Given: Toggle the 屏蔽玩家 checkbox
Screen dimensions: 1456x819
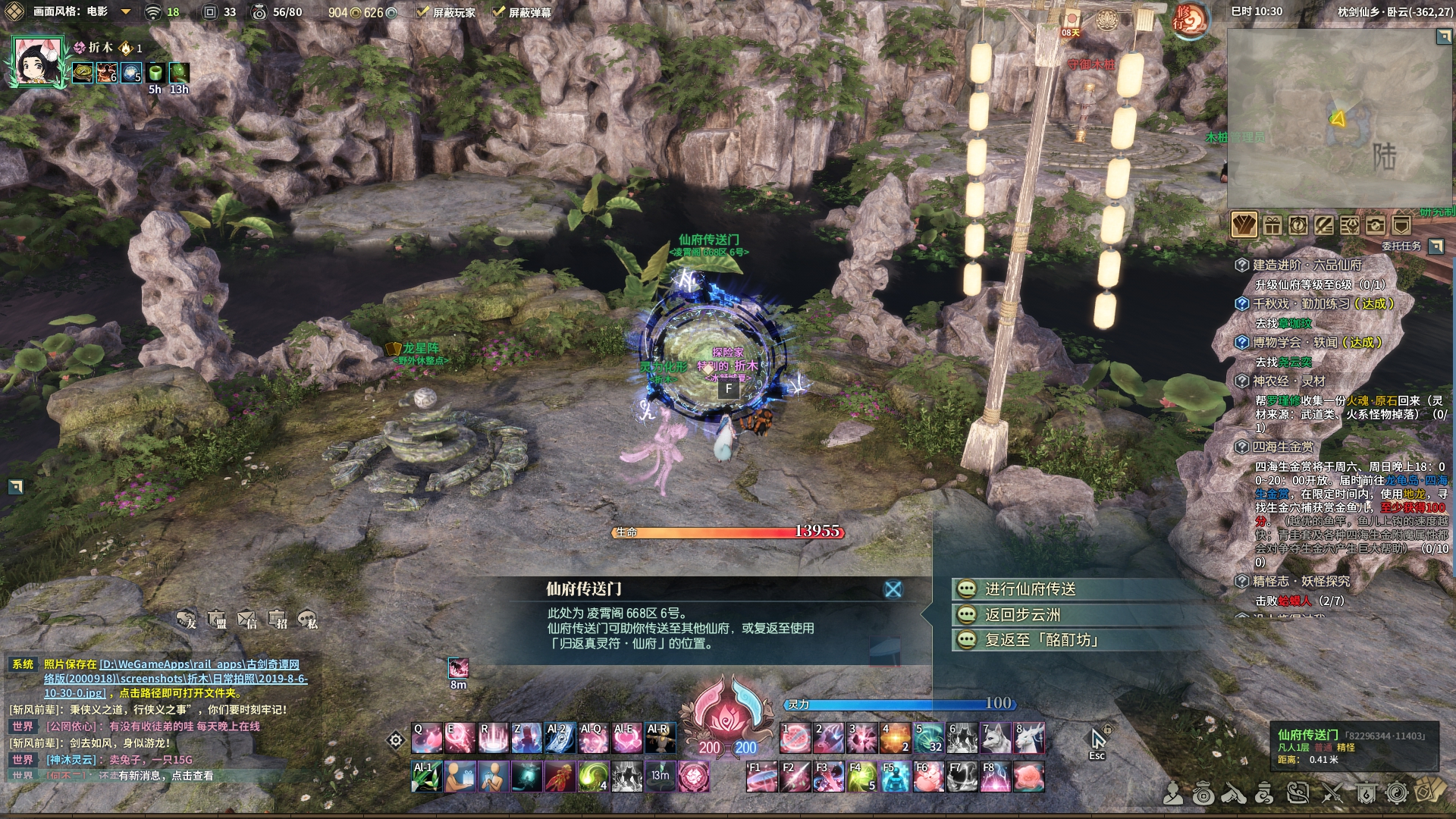Looking at the screenshot, I should pos(423,12).
